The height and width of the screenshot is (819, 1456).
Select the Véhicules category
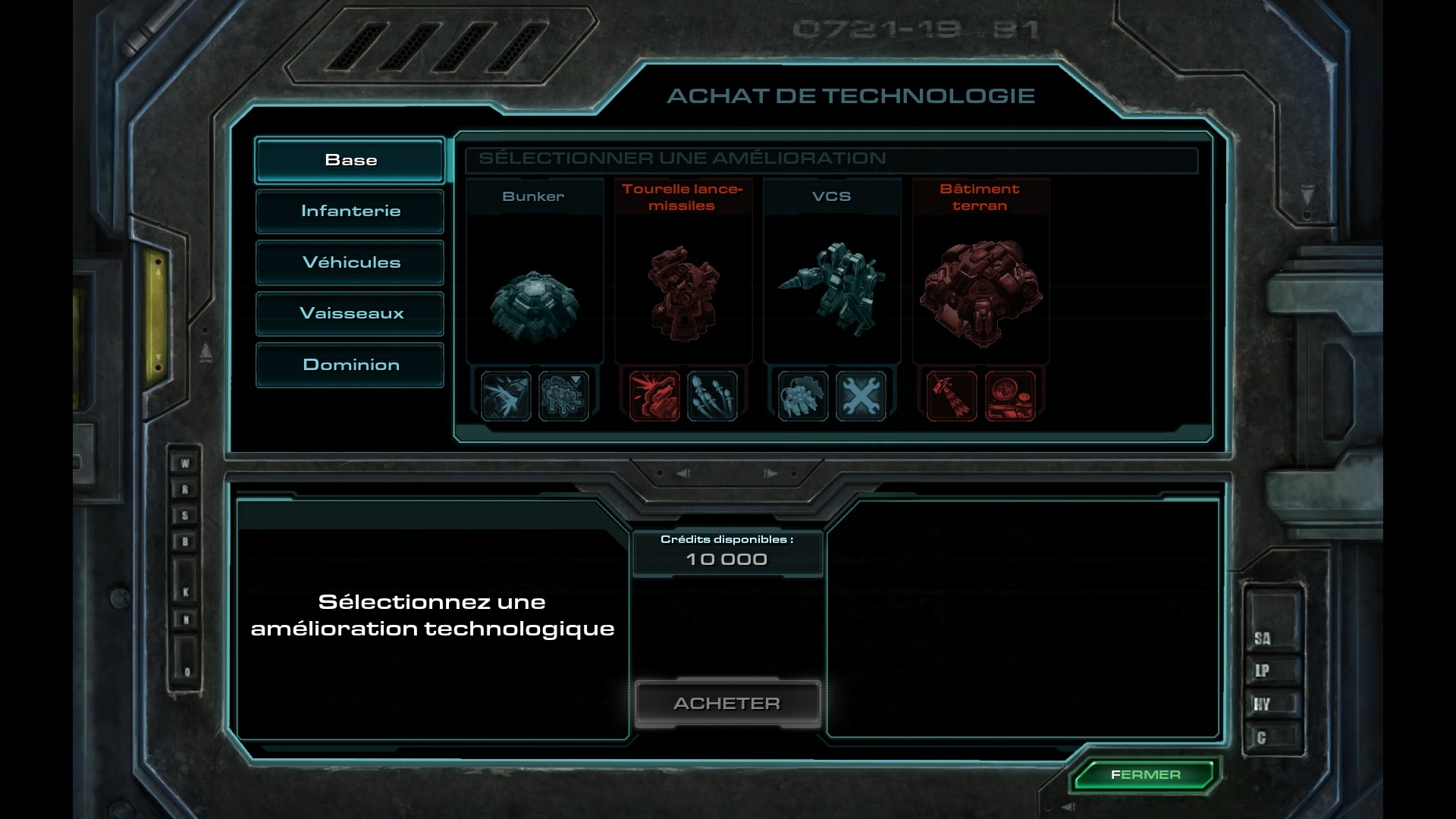click(350, 262)
